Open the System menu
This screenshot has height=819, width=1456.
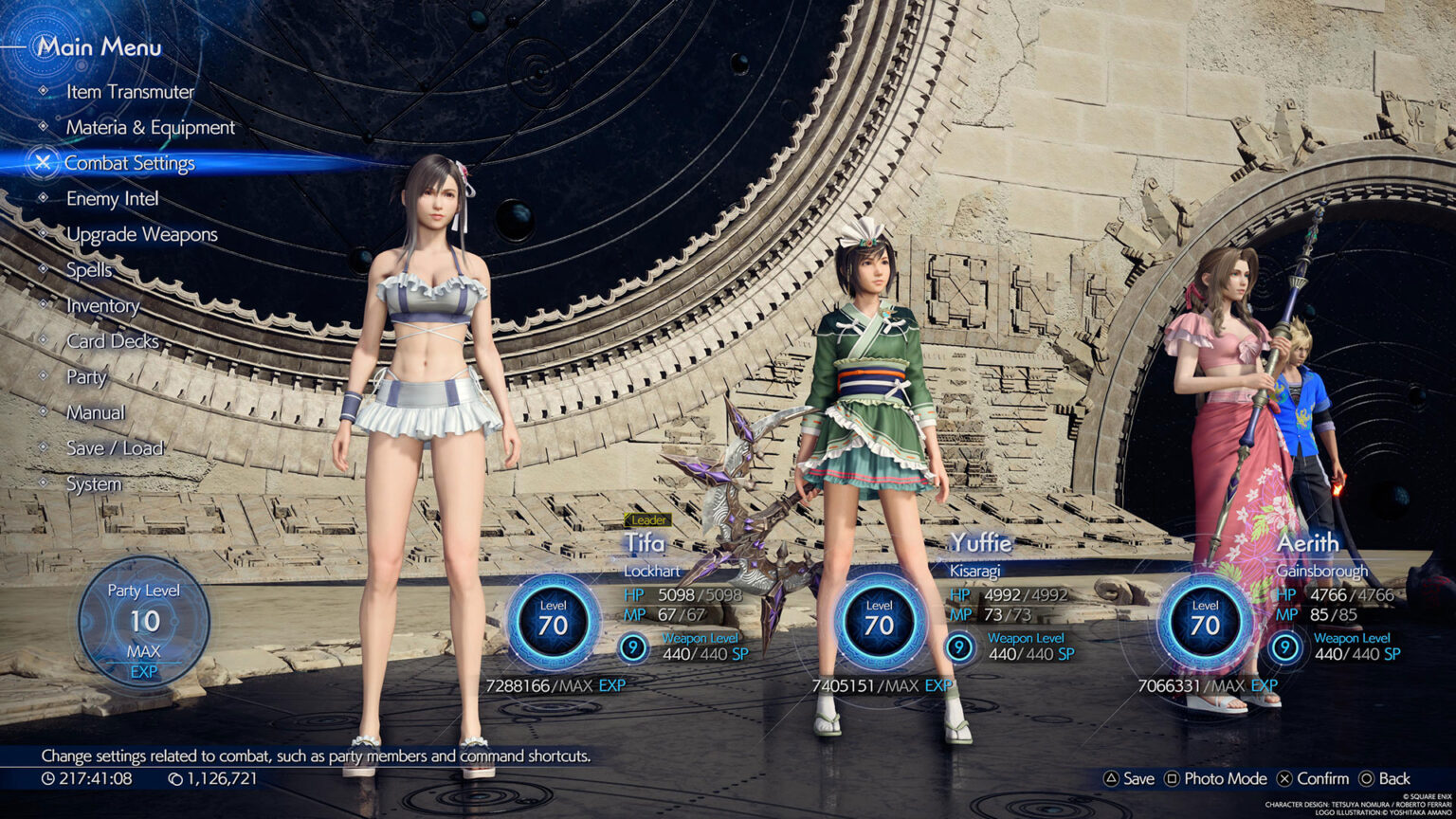click(94, 484)
